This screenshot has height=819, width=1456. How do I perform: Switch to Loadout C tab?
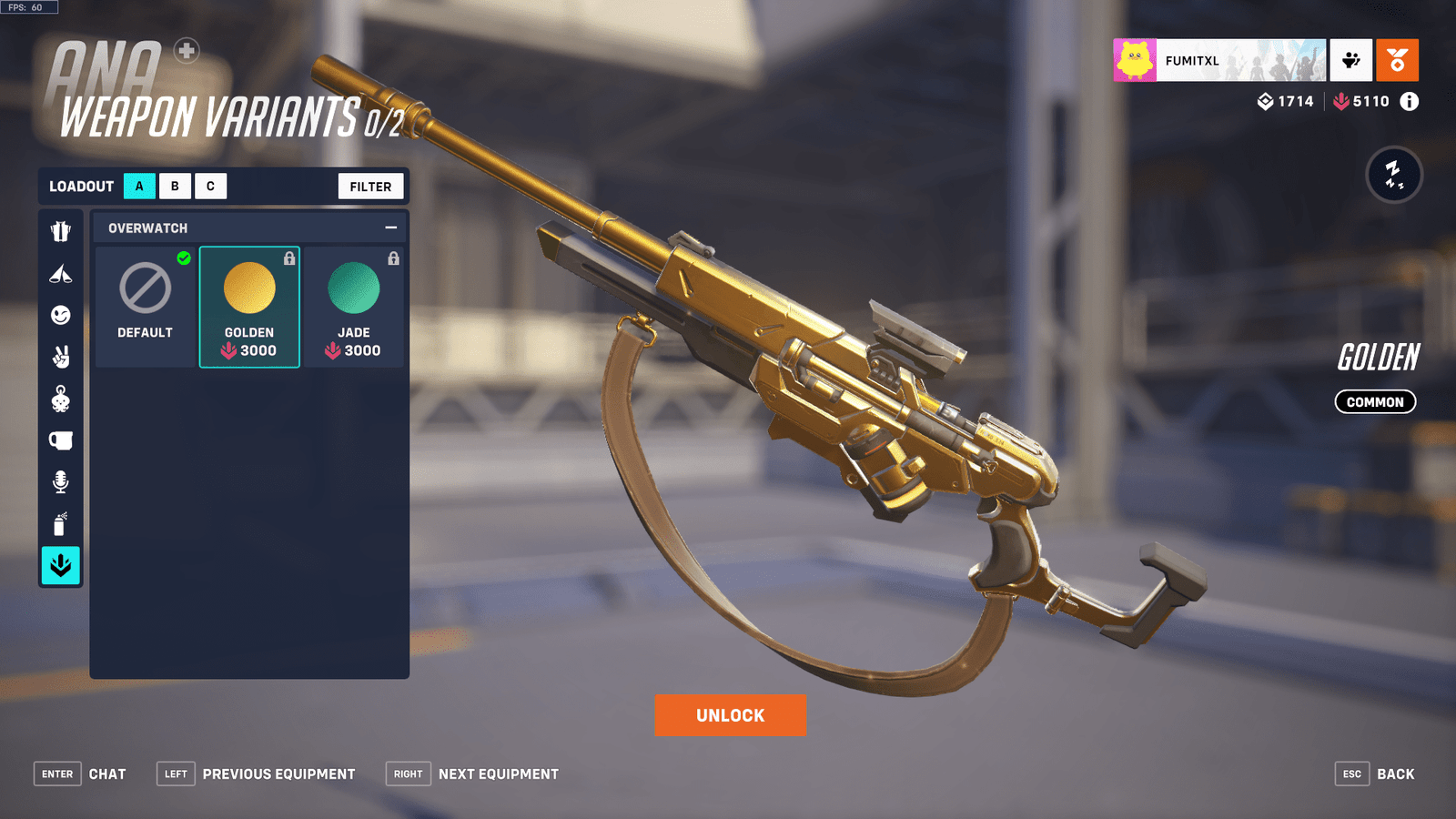(x=210, y=186)
